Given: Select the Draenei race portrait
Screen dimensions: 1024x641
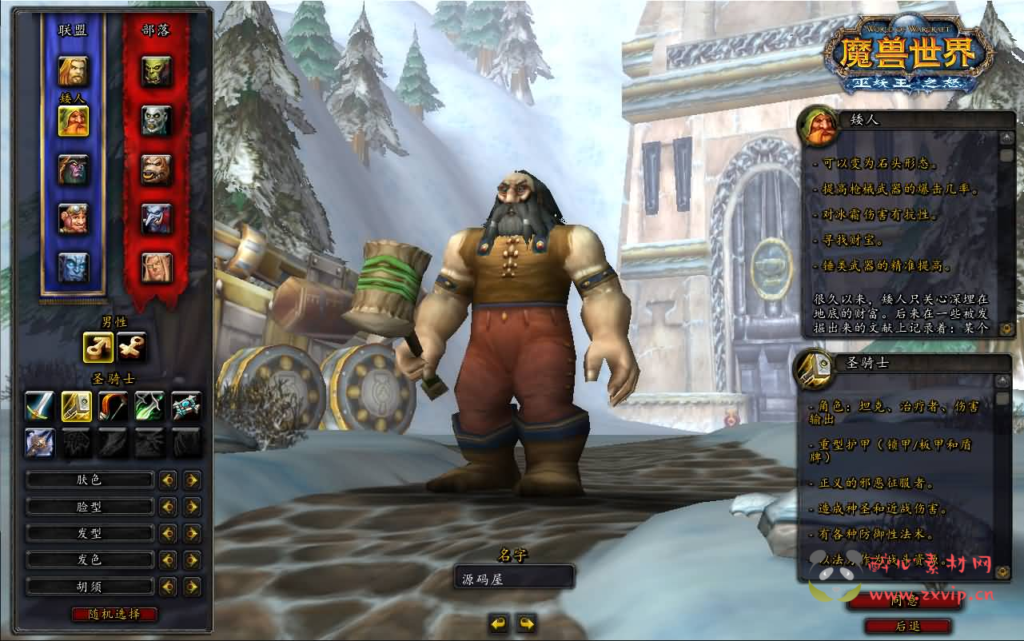Looking at the screenshot, I should (73, 267).
